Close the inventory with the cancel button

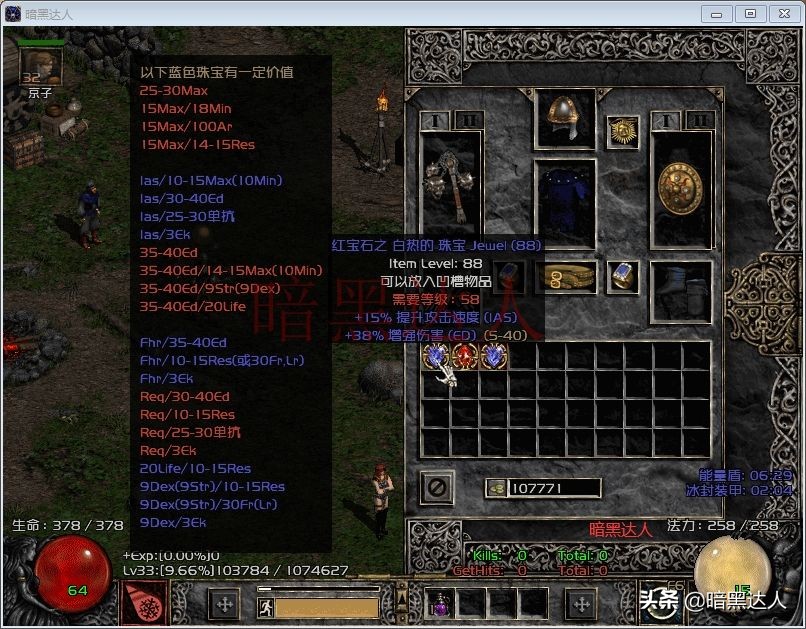(x=439, y=488)
